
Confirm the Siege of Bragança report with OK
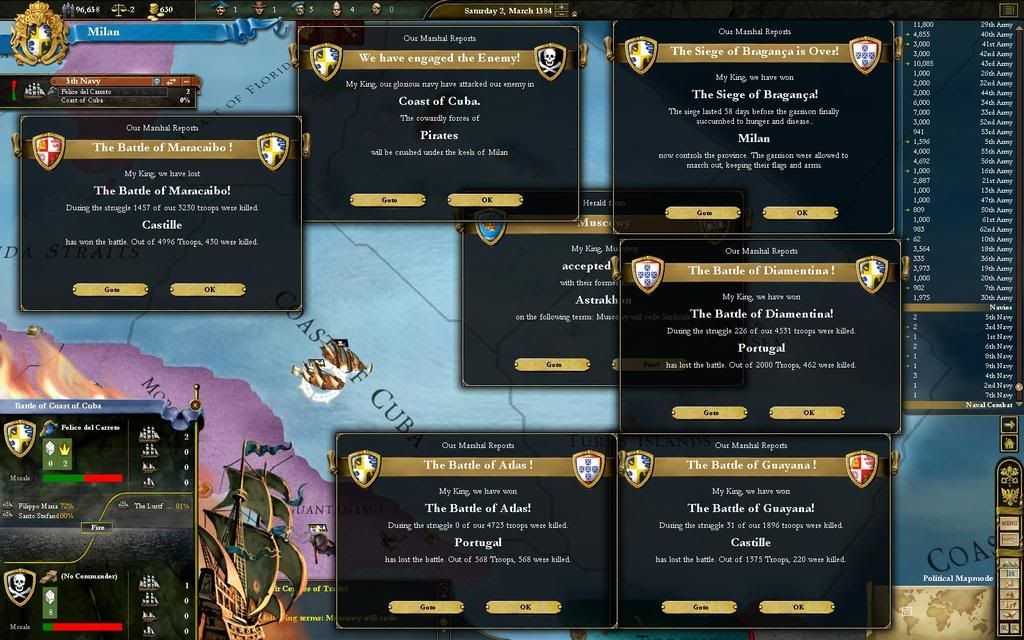[801, 213]
